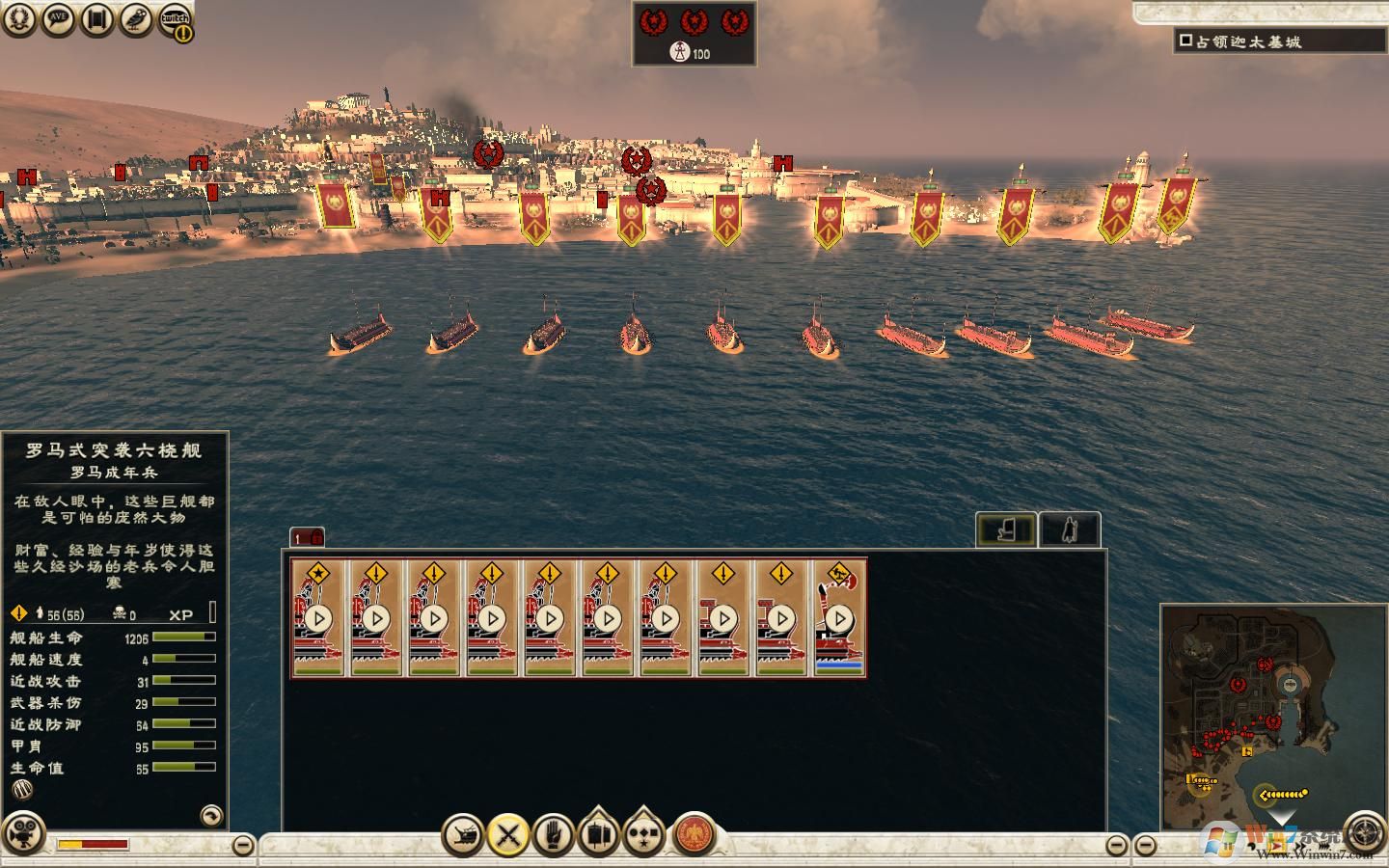1389x868 pixels.
Task: Switch to the ship view tab
Action: click(x=1007, y=529)
